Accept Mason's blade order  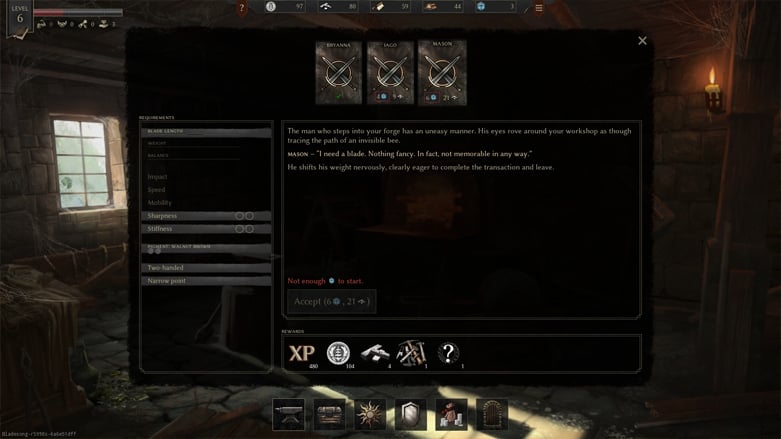point(332,301)
